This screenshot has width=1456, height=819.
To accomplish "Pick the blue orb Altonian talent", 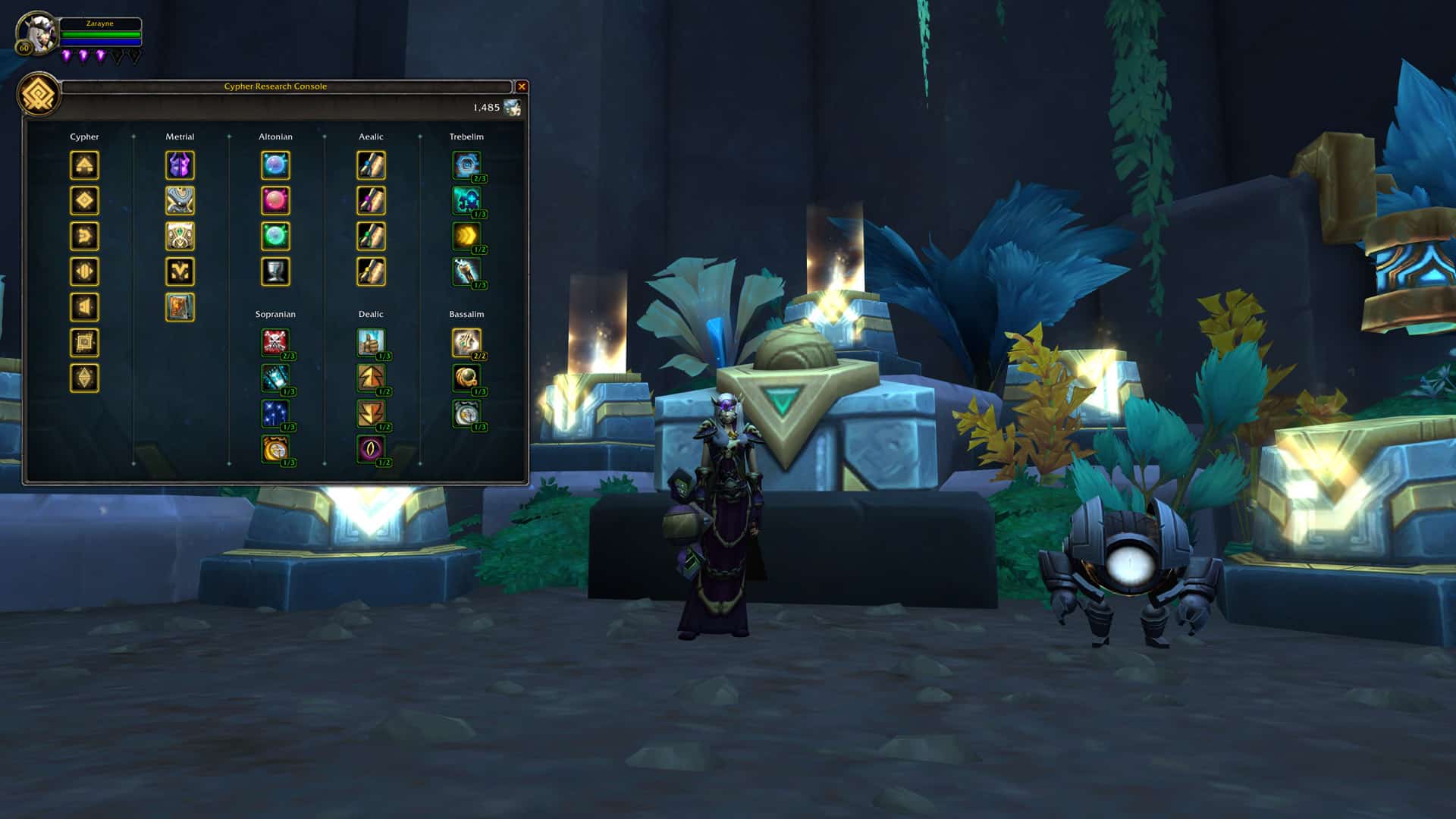I will click(275, 165).
